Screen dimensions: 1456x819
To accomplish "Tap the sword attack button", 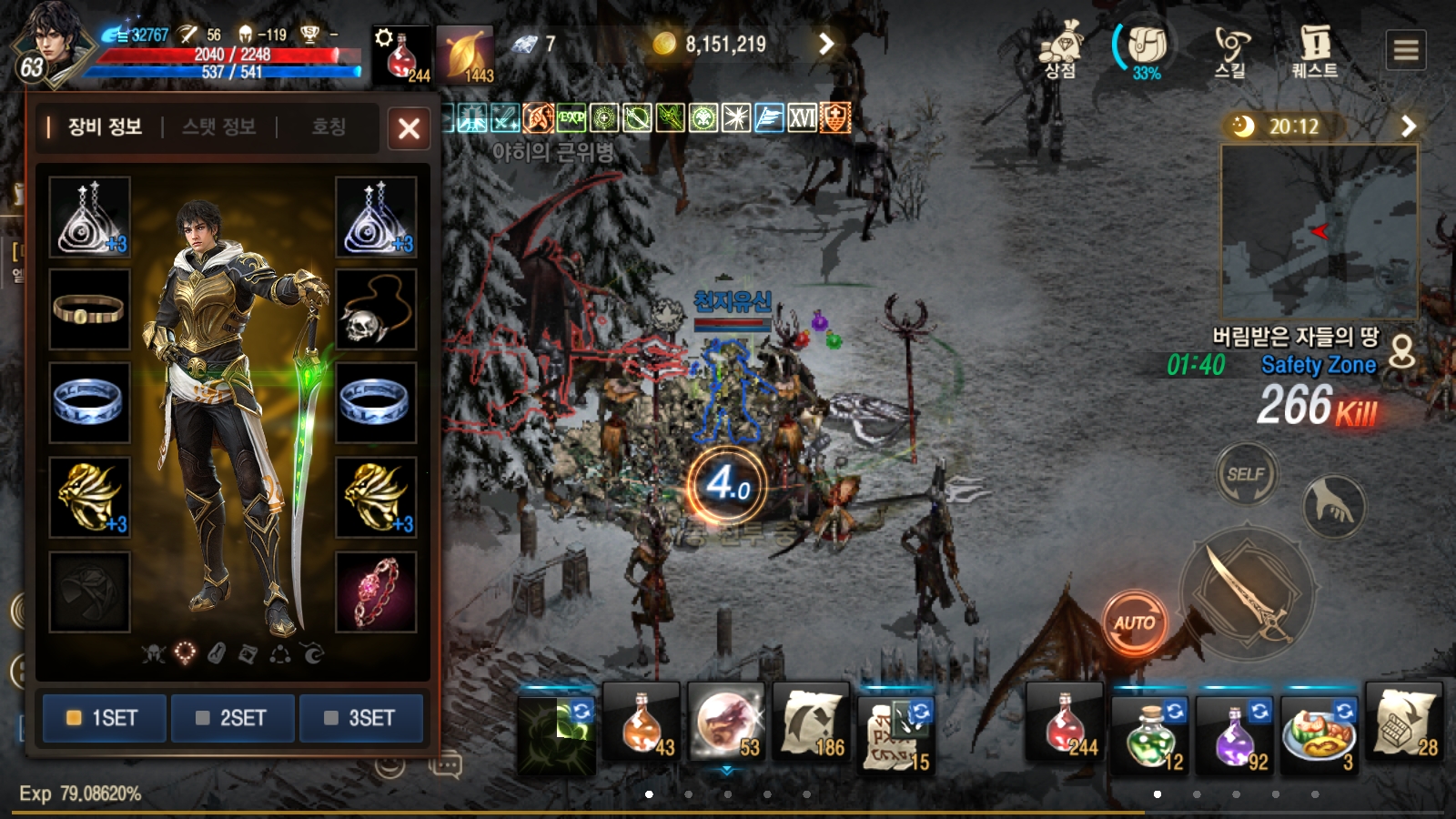I will (x=1247, y=592).
